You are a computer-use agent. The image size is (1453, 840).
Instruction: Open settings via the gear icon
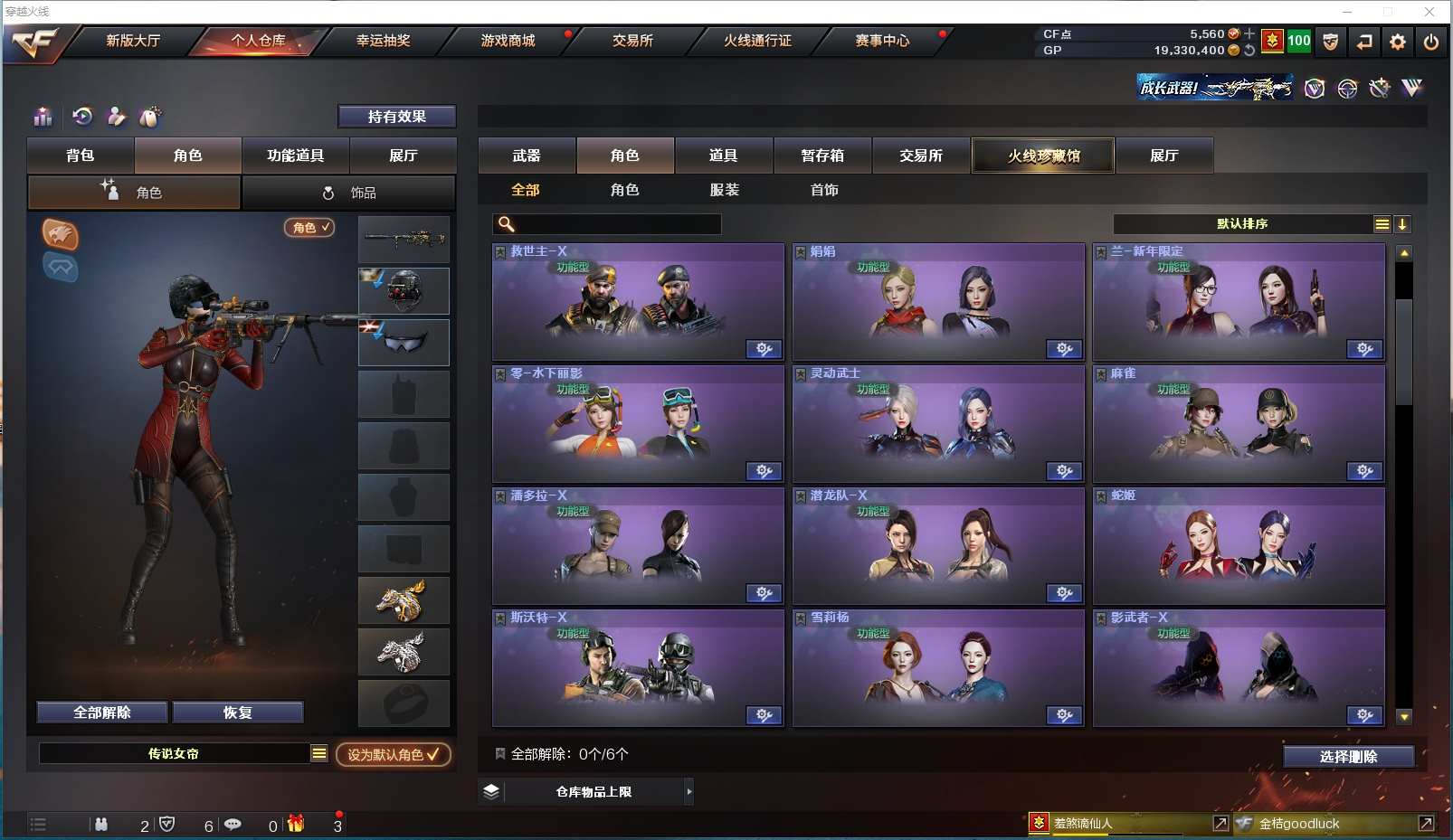click(x=1398, y=42)
